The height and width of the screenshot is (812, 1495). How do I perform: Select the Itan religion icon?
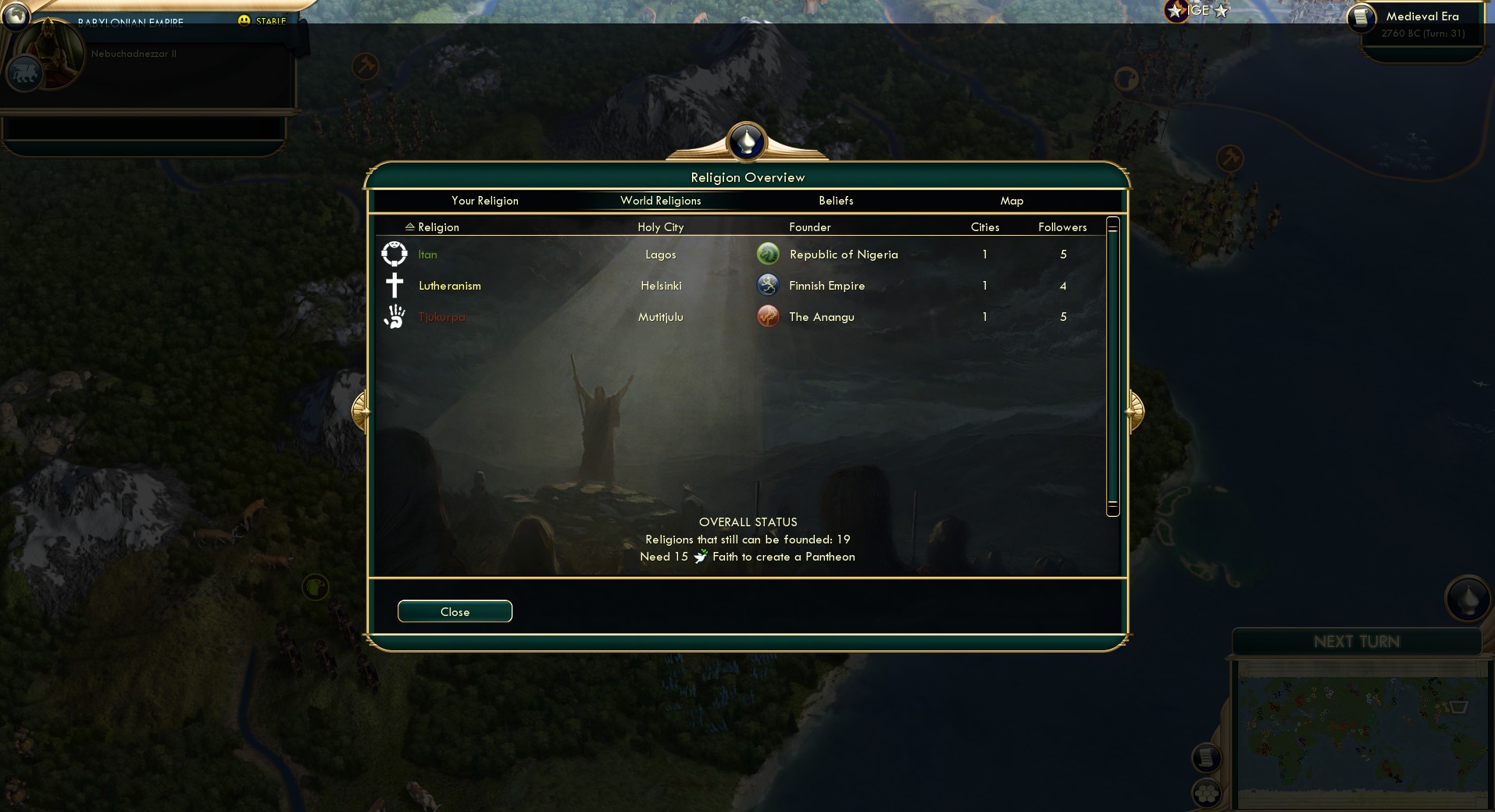pyautogui.click(x=394, y=254)
